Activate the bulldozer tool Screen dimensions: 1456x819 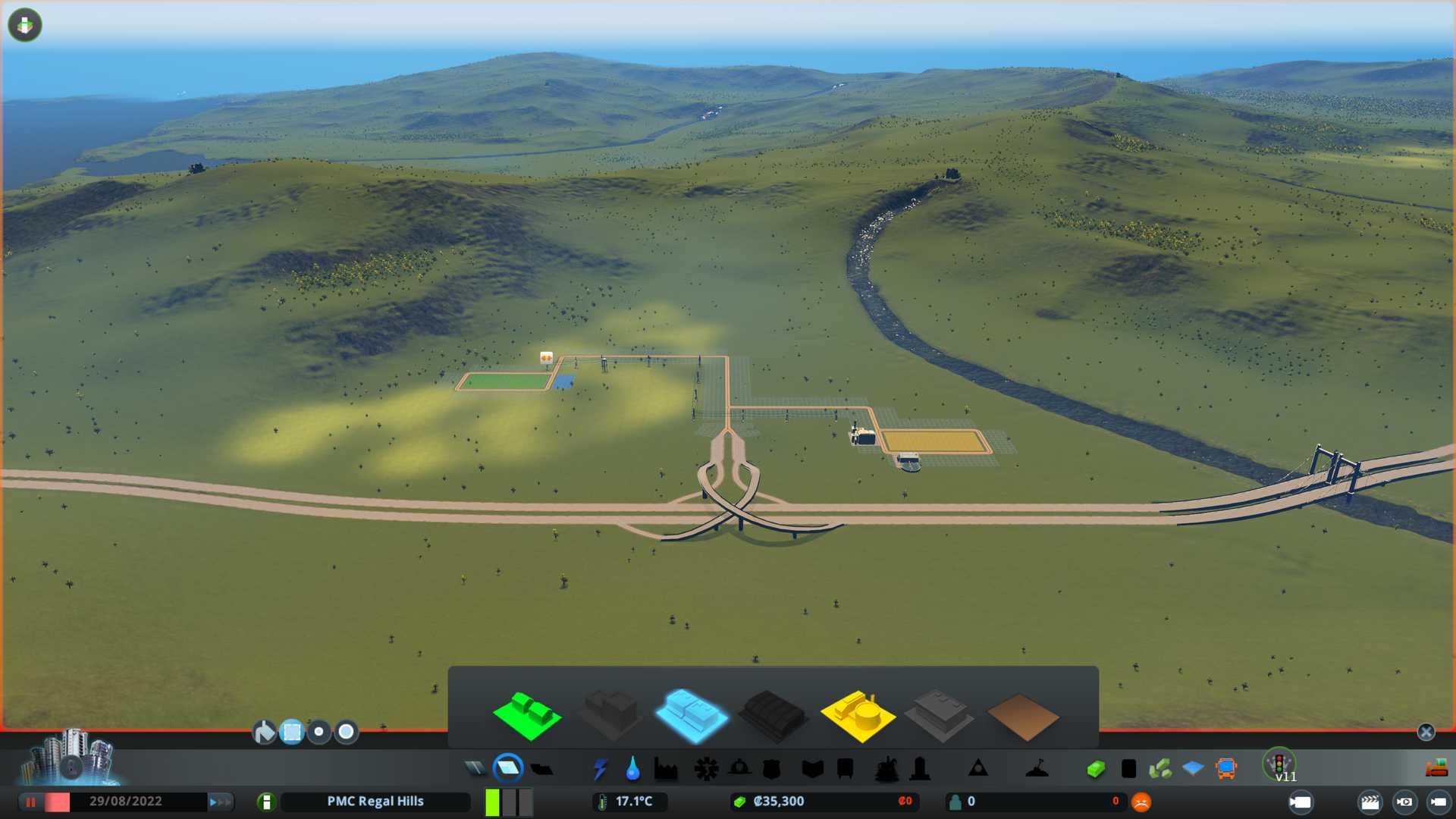coord(1436,769)
